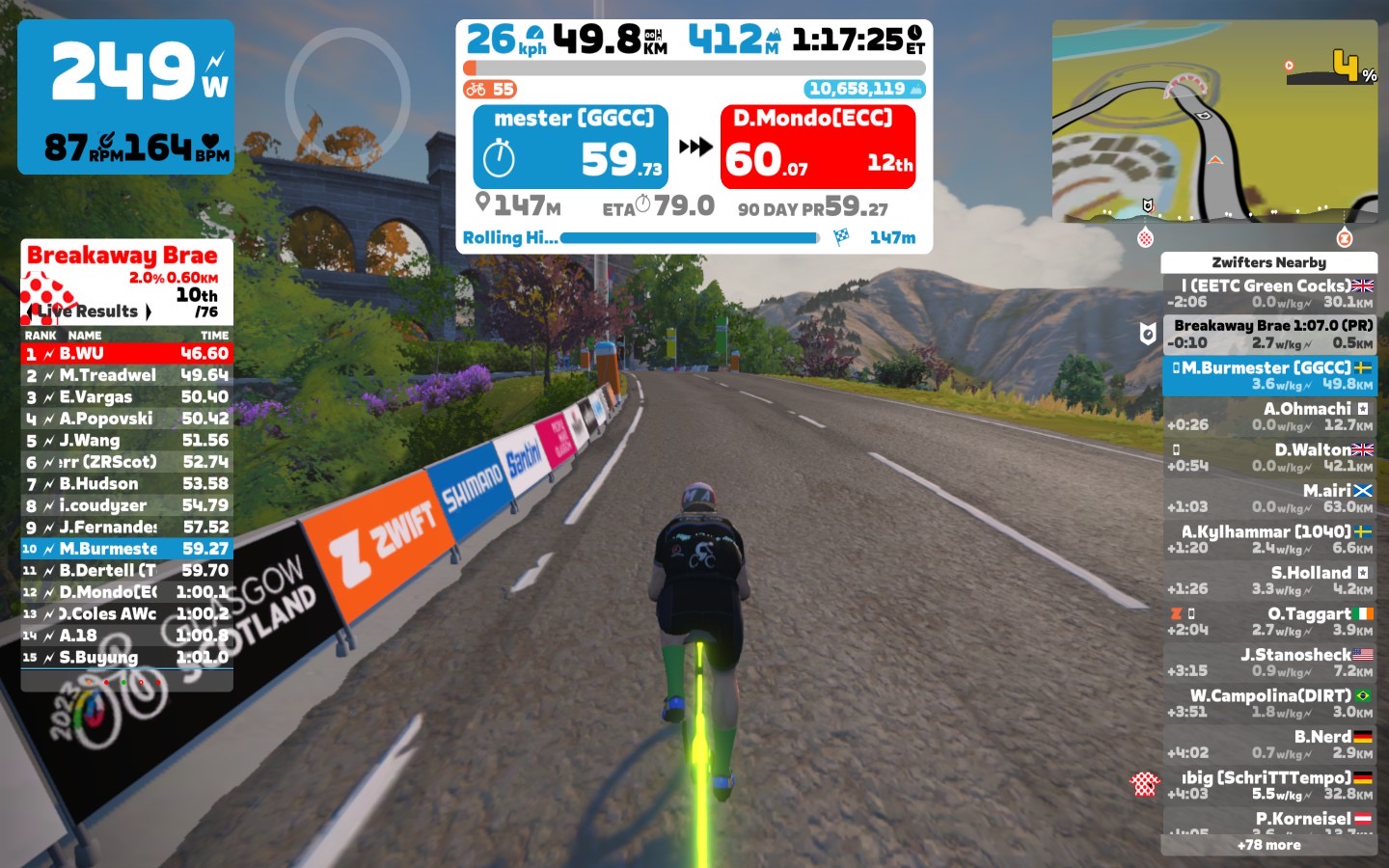Select A.Kylhammar [1040] nearby rider
The height and width of the screenshot is (868, 1389).
[x=1268, y=540]
